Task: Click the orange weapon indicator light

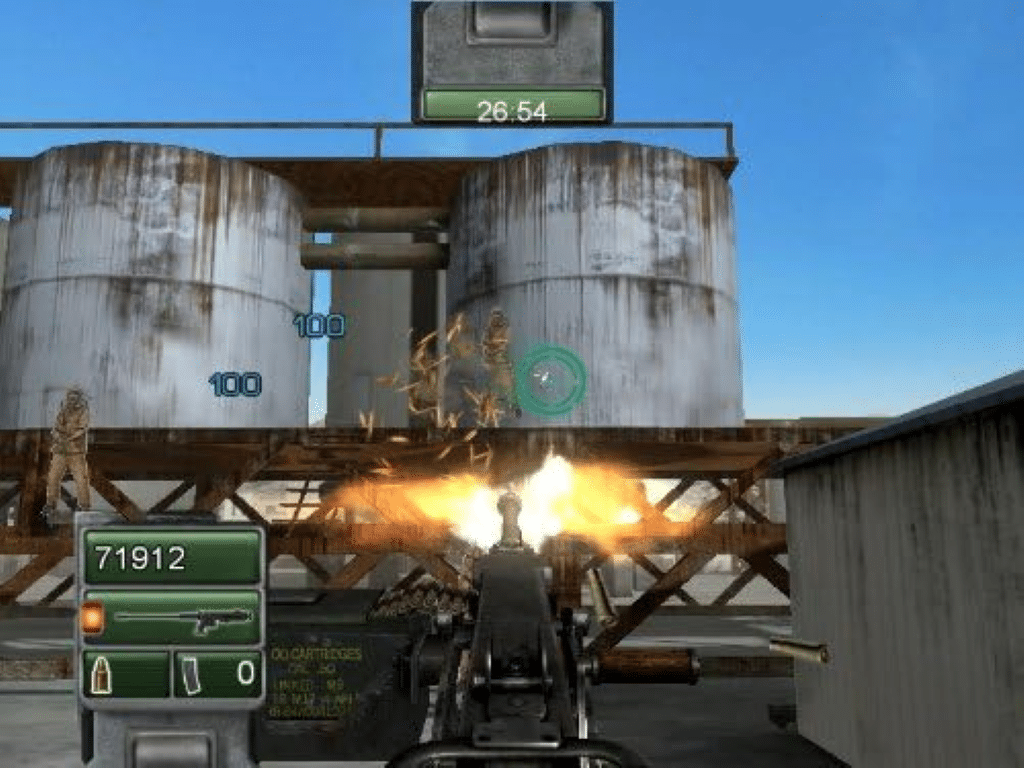Action: click(x=92, y=618)
